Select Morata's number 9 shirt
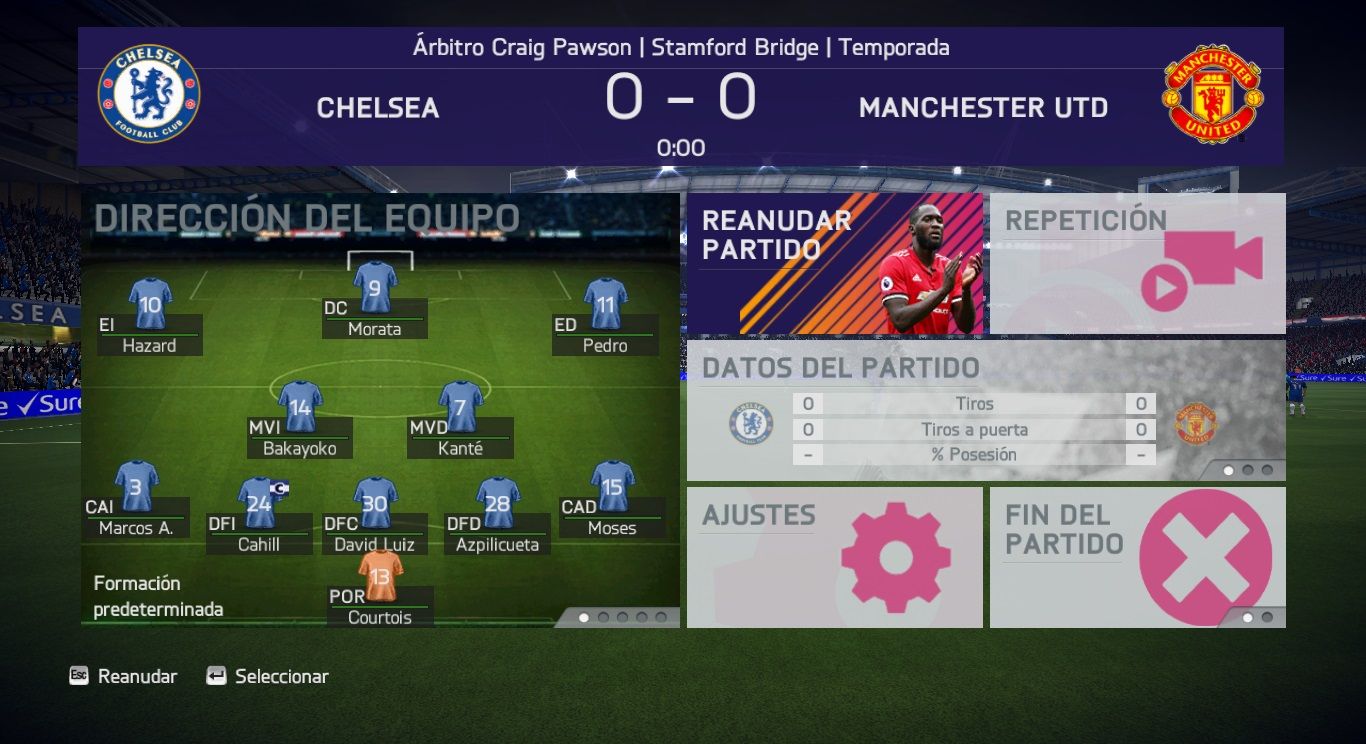1366x744 pixels. (x=375, y=287)
